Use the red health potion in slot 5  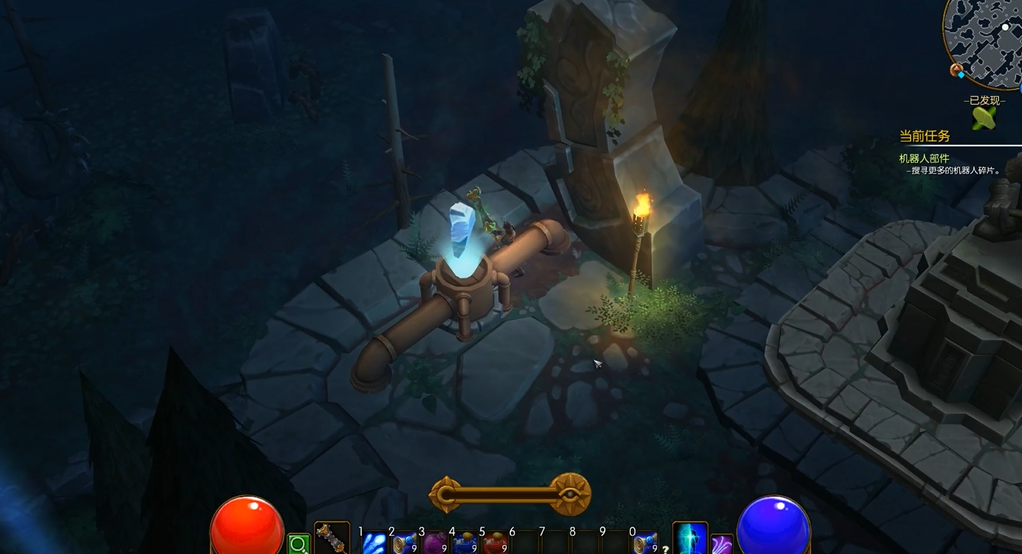pos(495,543)
